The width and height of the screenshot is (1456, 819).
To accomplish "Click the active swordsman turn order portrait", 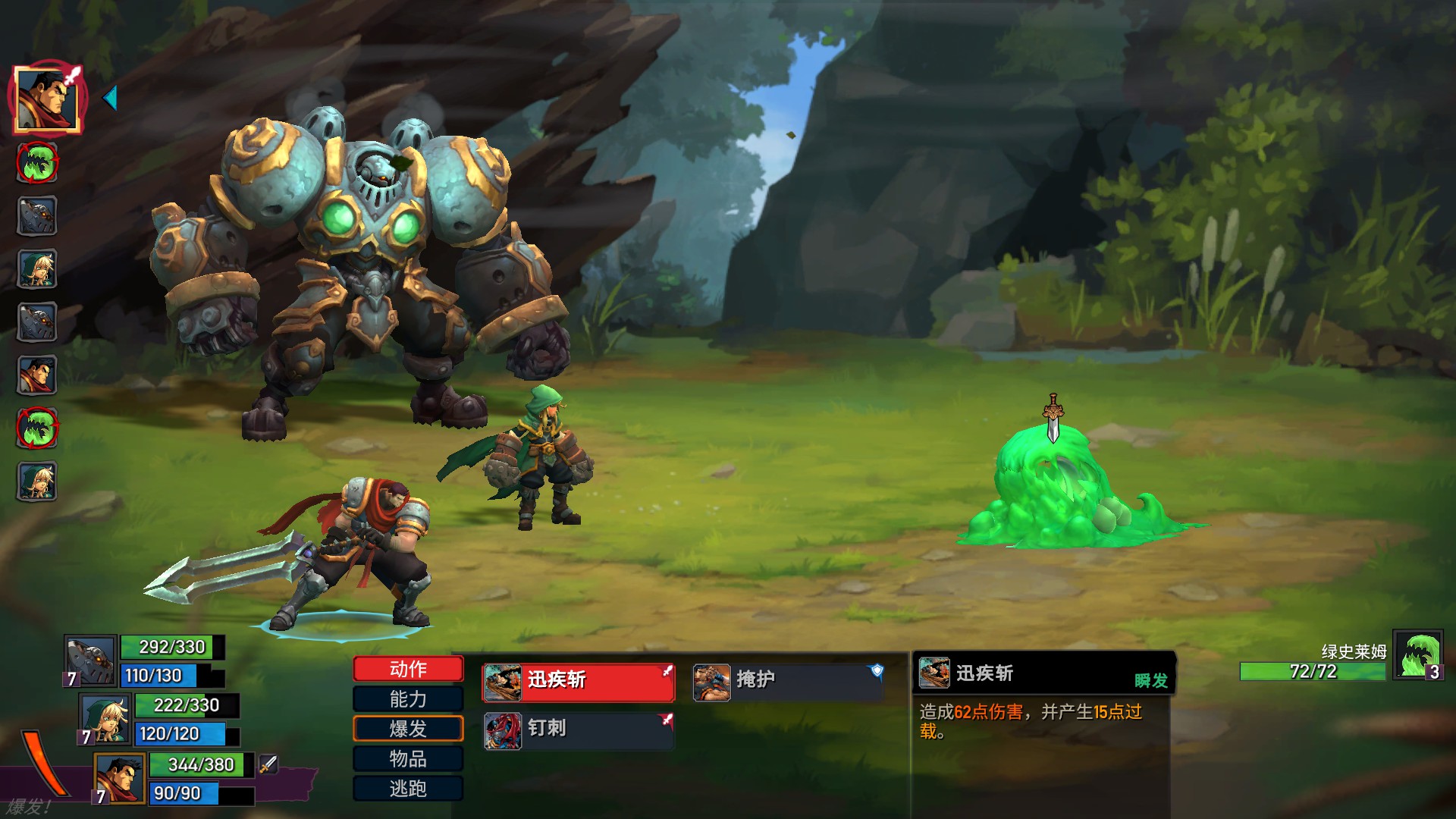I will pyautogui.click(x=47, y=99).
